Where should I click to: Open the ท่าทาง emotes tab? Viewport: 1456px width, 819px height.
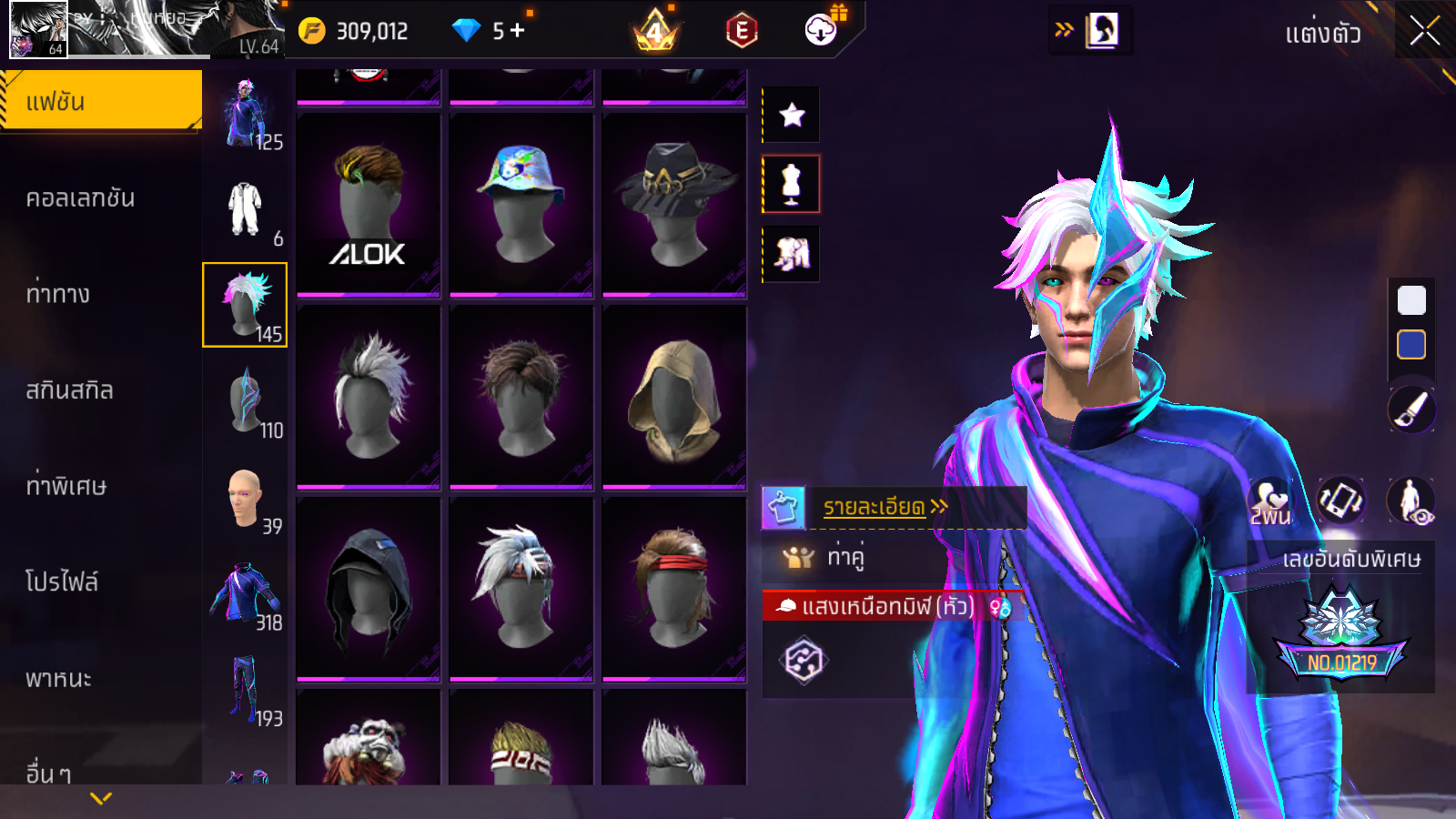pos(58,294)
